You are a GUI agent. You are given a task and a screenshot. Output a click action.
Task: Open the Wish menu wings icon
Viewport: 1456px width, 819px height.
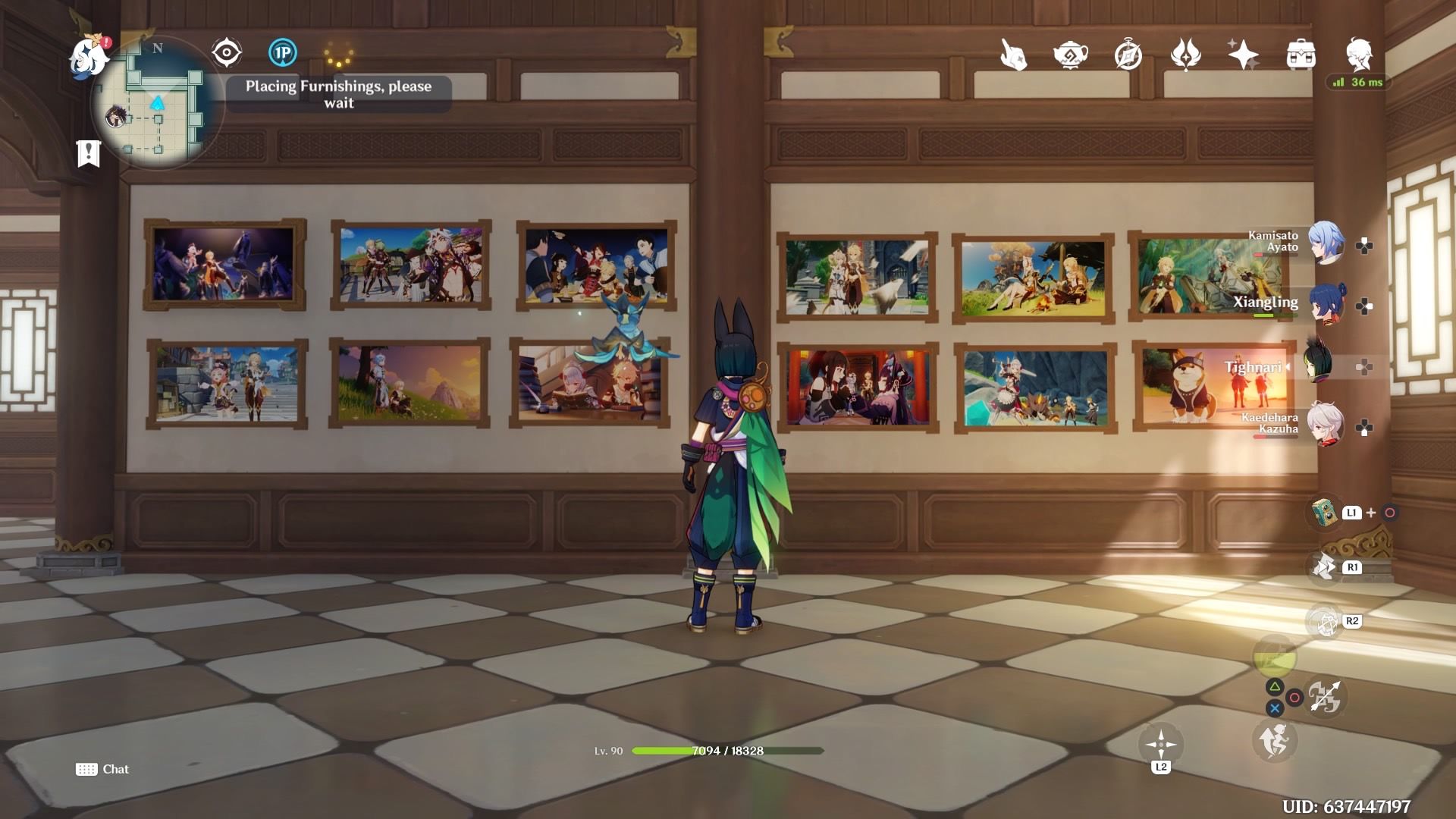tap(1187, 55)
